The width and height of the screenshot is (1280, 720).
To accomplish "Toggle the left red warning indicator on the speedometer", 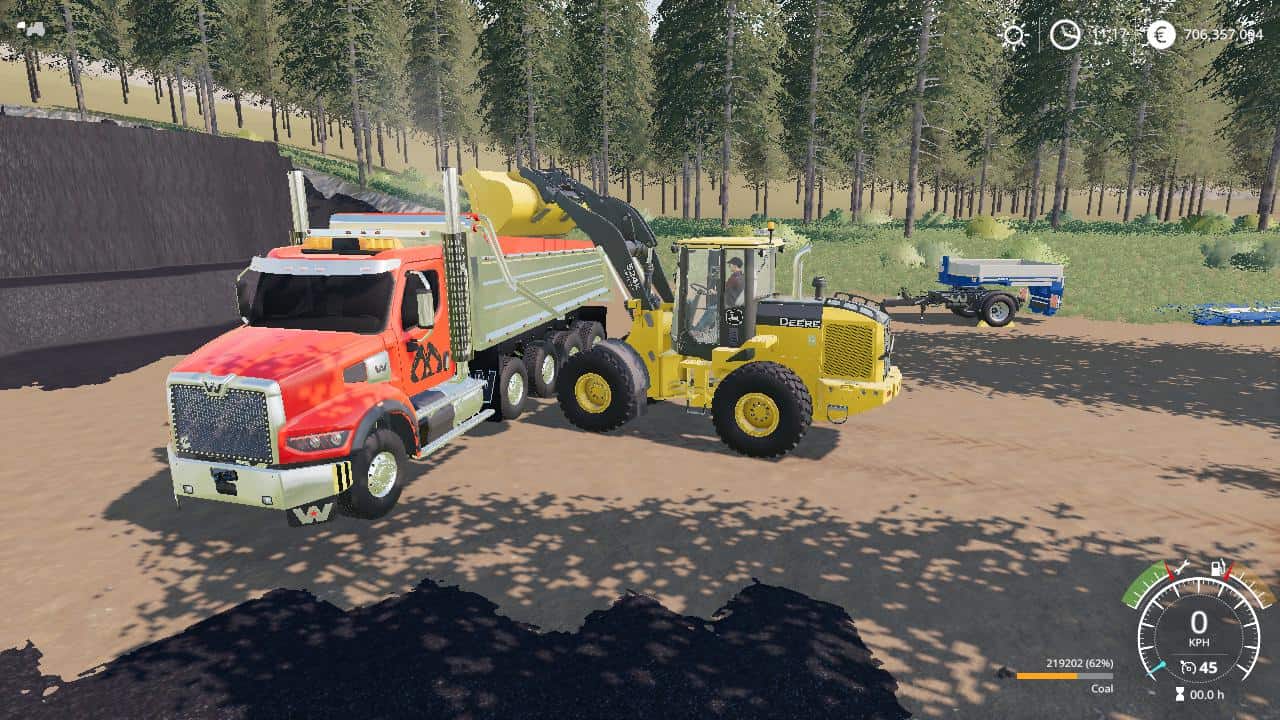I will pos(1170,572).
